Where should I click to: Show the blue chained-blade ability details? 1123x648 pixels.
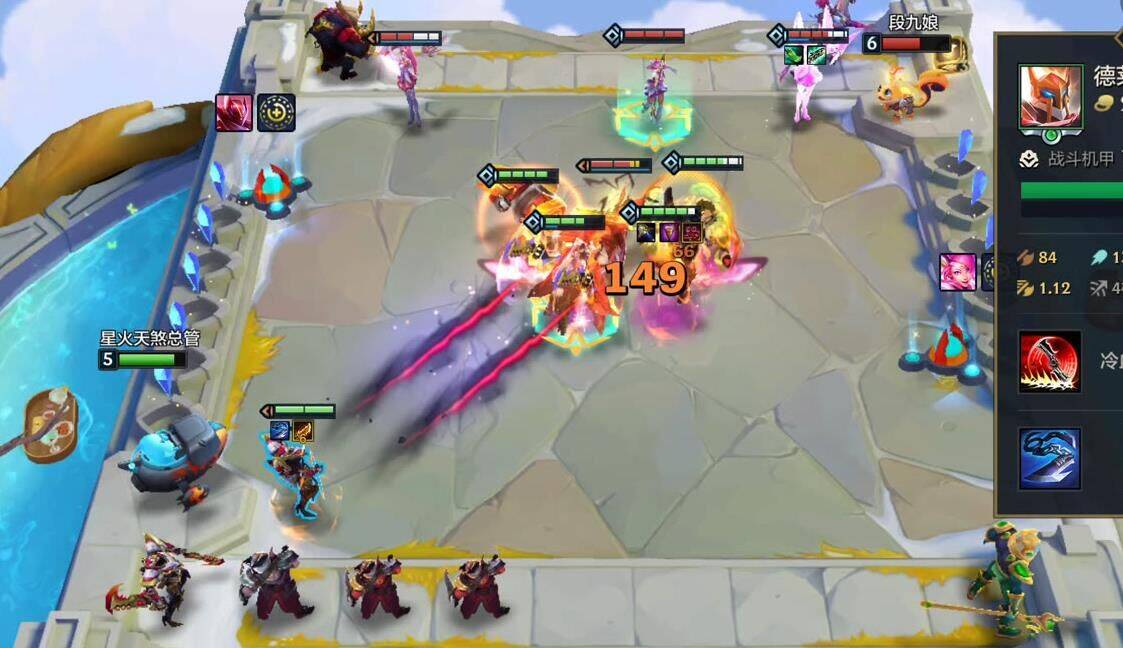tap(1050, 459)
